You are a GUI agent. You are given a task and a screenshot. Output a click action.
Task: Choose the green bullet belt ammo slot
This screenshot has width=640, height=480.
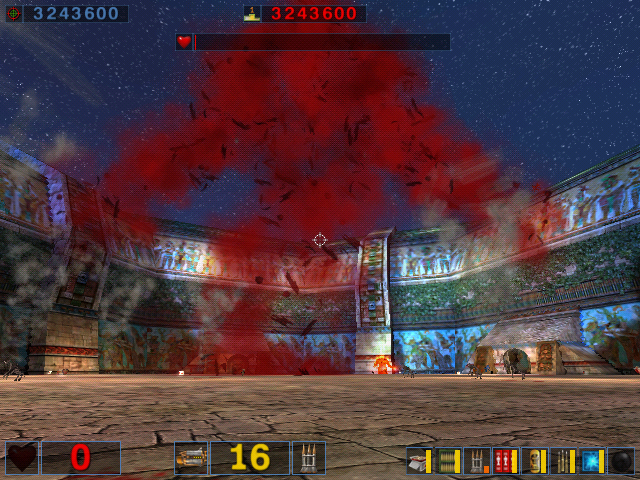click(x=448, y=461)
